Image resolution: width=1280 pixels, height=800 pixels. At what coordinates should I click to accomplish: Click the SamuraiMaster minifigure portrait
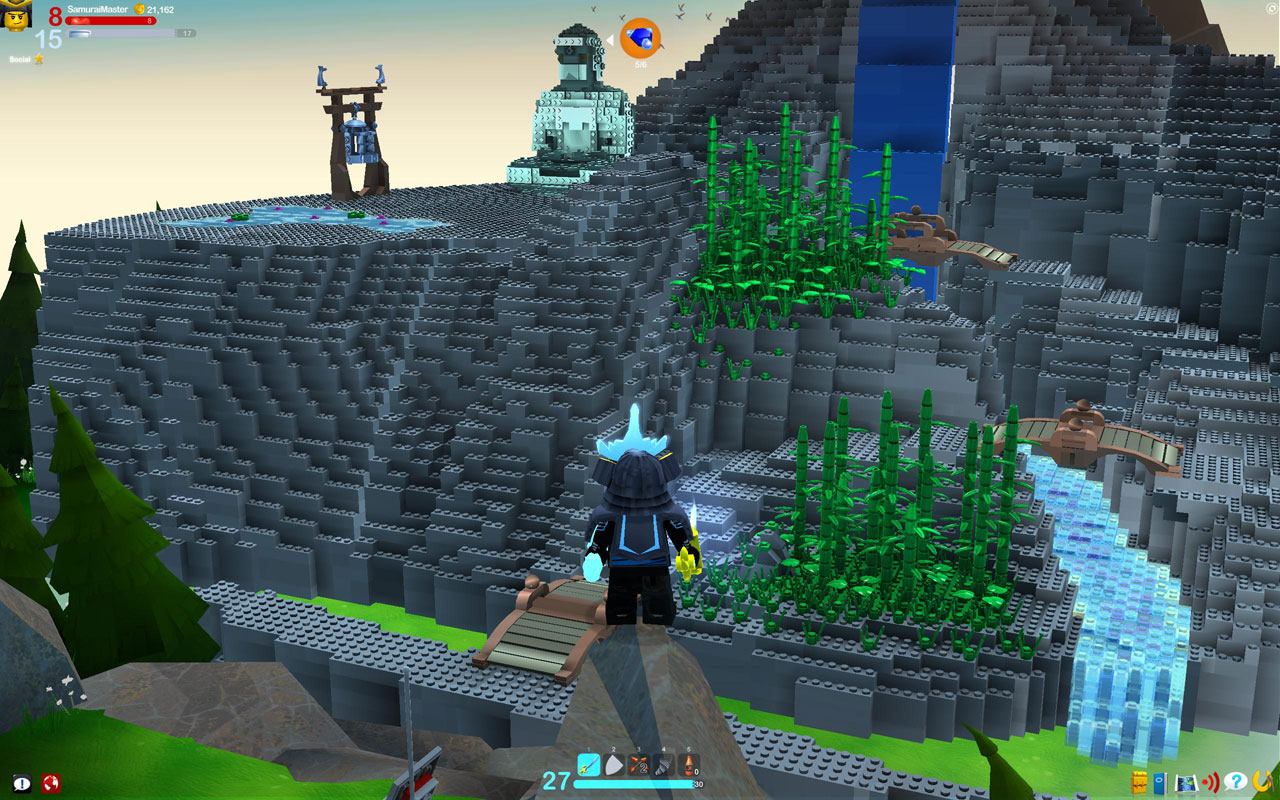pyautogui.click(x=17, y=16)
